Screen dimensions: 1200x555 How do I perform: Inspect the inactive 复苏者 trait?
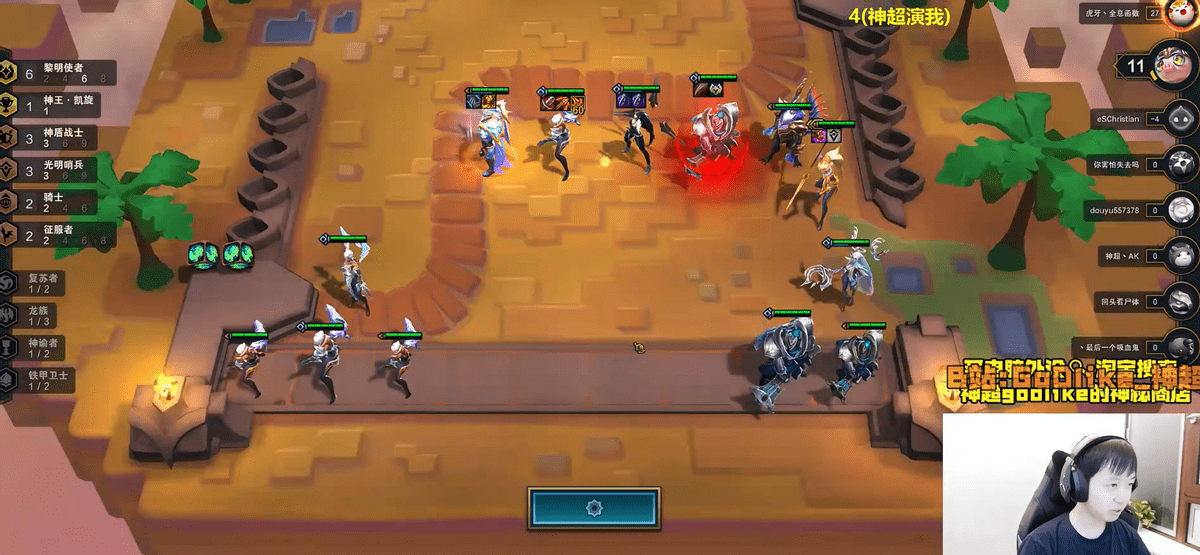tap(40, 283)
